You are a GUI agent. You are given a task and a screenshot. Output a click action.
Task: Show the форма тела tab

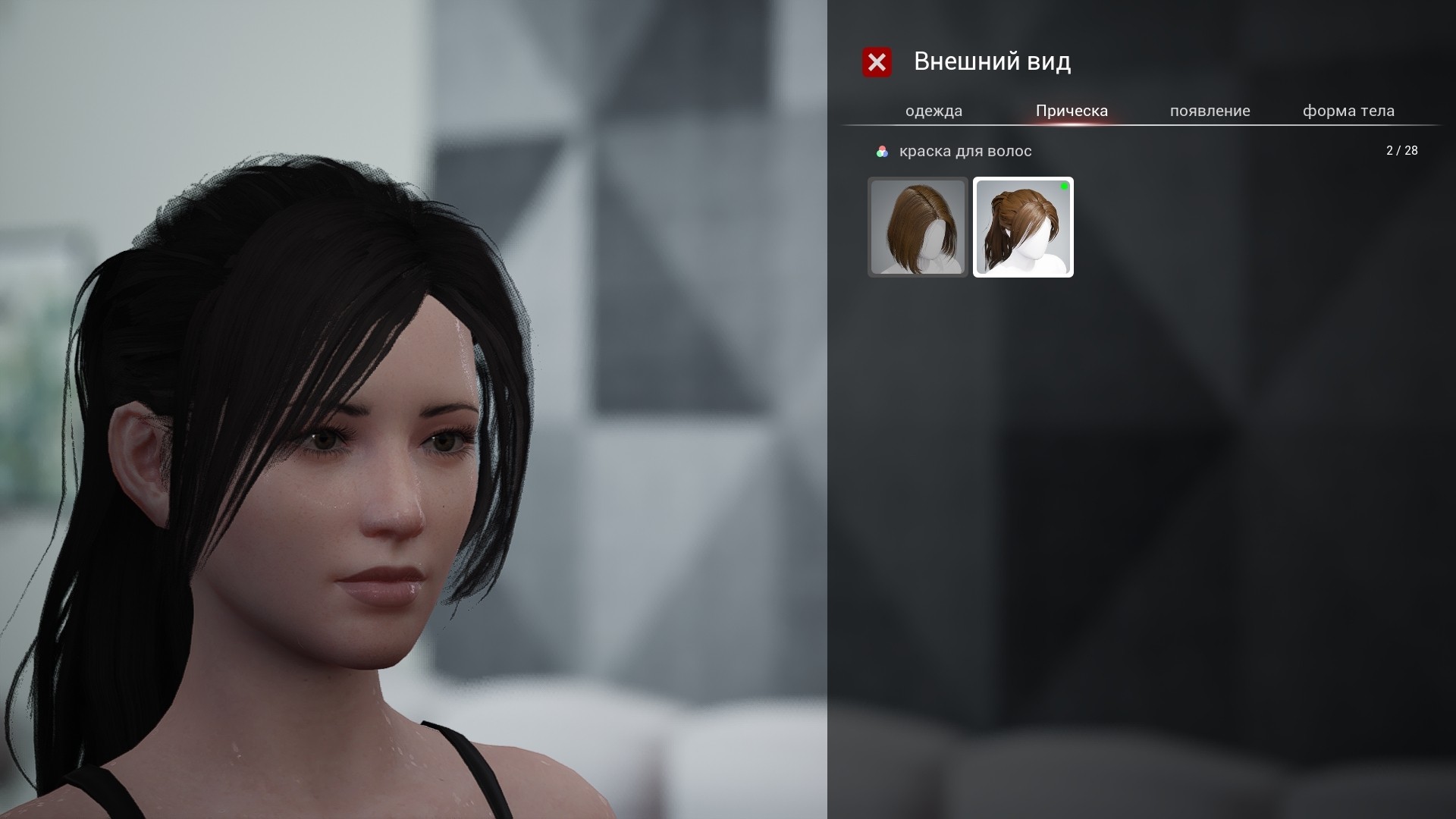click(x=1348, y=111)
